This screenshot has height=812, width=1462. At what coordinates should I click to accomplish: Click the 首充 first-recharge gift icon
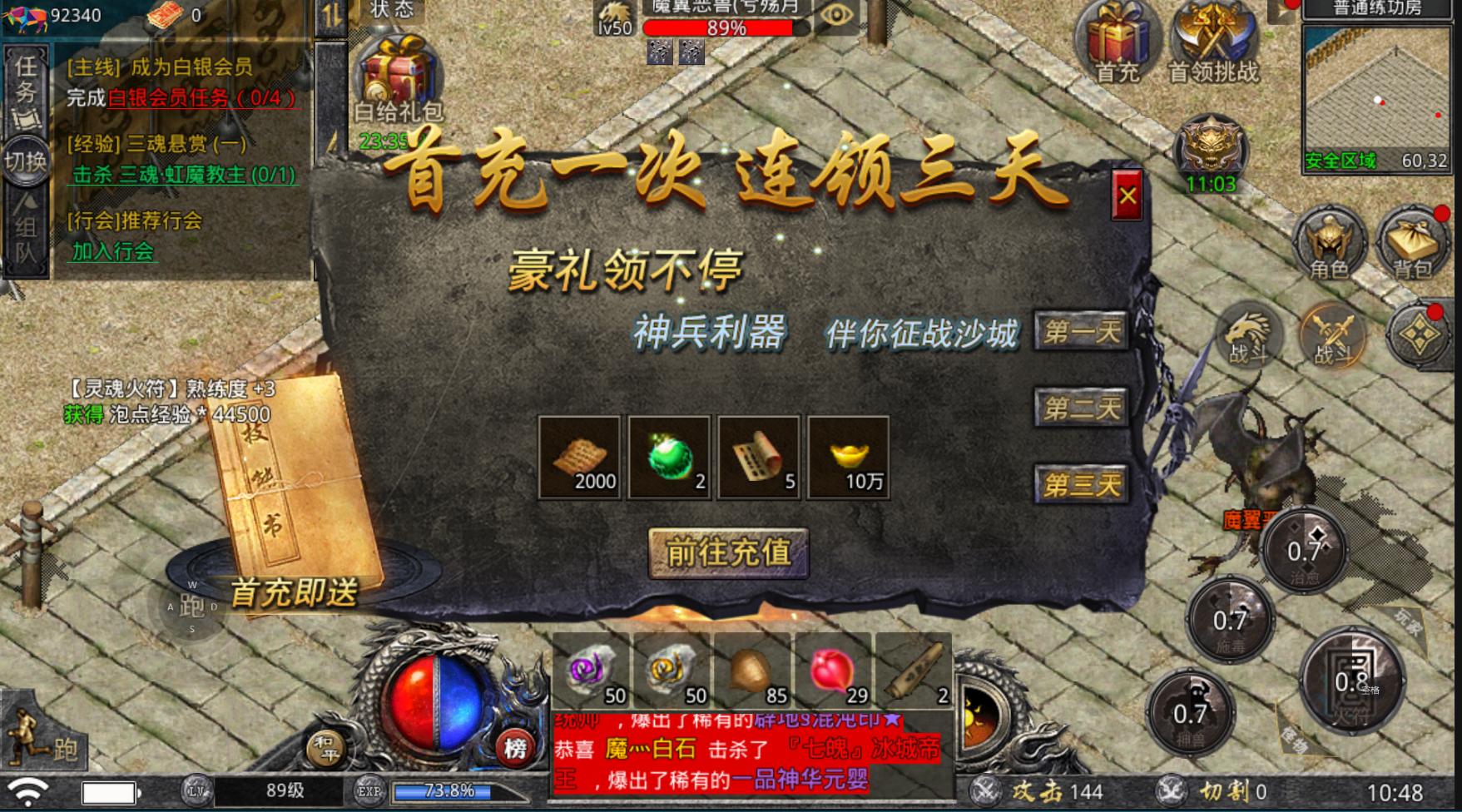point(1115,37)
